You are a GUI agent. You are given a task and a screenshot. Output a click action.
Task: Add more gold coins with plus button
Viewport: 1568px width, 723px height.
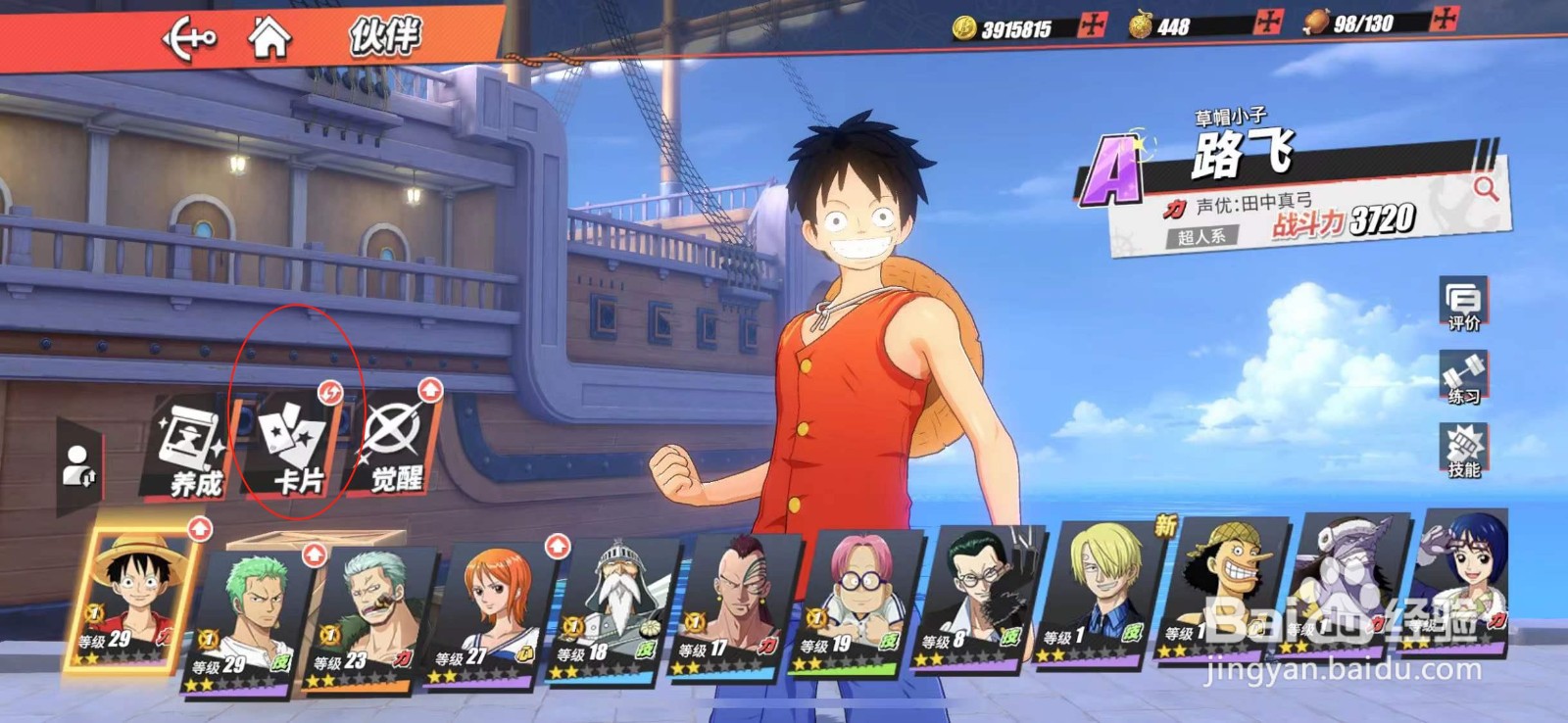pyautogui.click(x=1092, y=26)
